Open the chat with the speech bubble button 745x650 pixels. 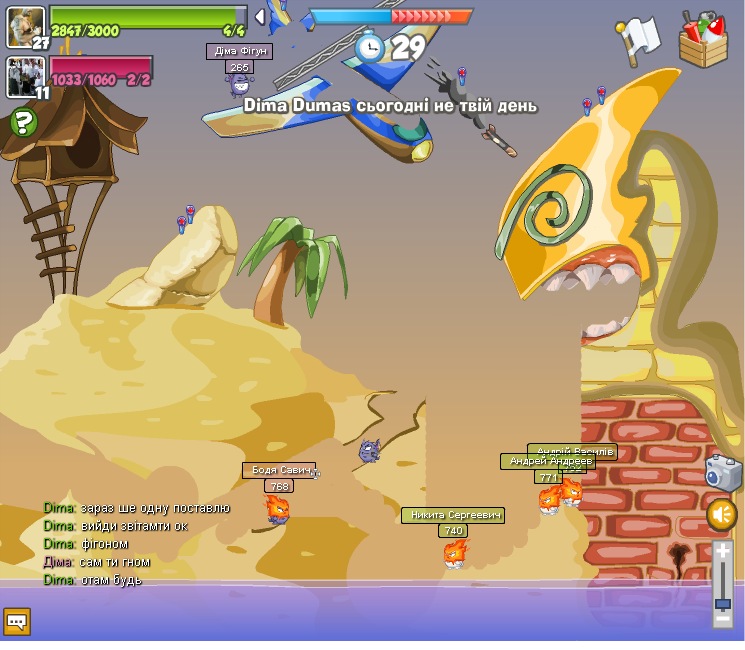[x=17, y=622]
